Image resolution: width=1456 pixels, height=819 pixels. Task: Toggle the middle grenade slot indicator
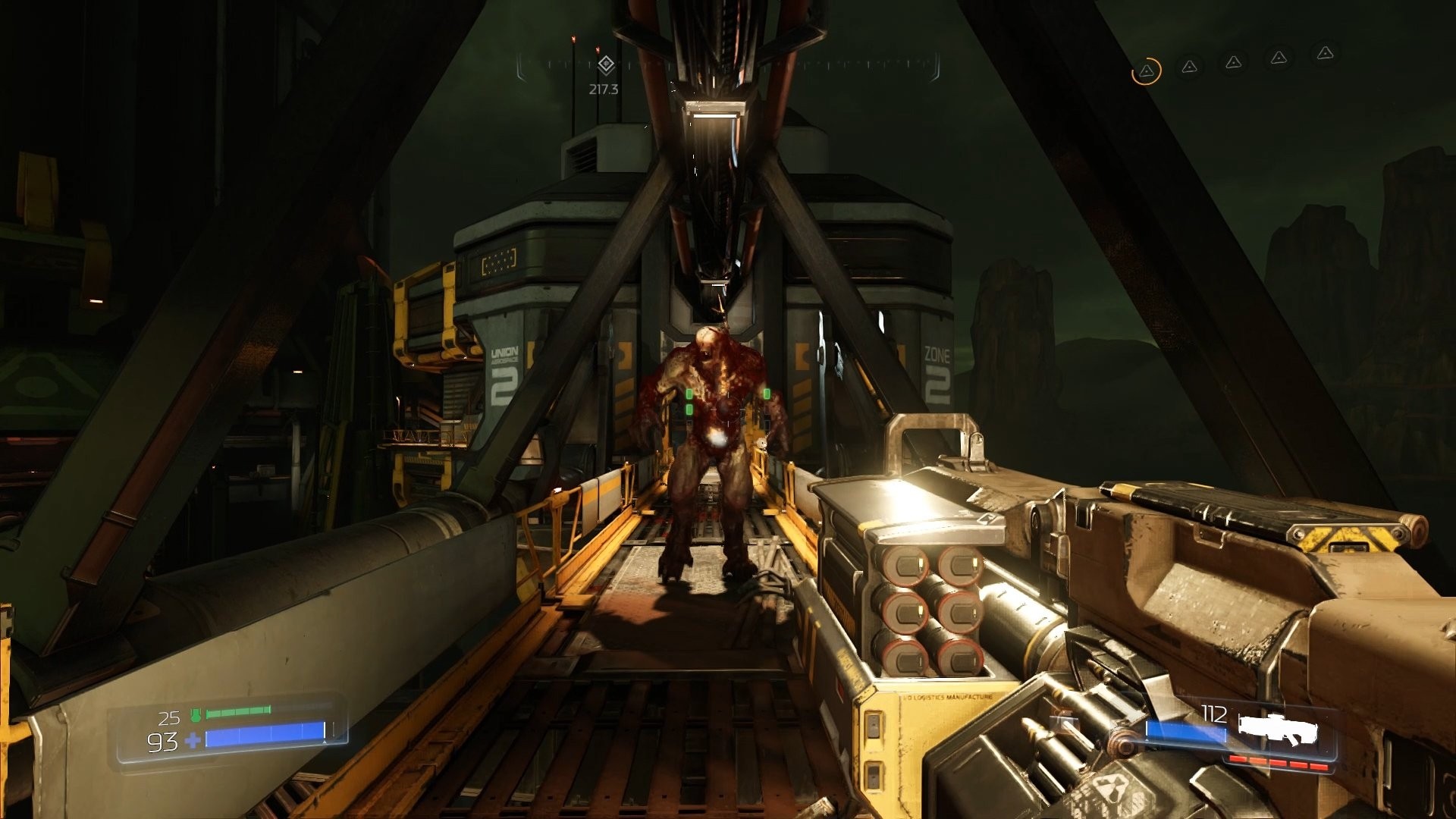pos(1233,63)
